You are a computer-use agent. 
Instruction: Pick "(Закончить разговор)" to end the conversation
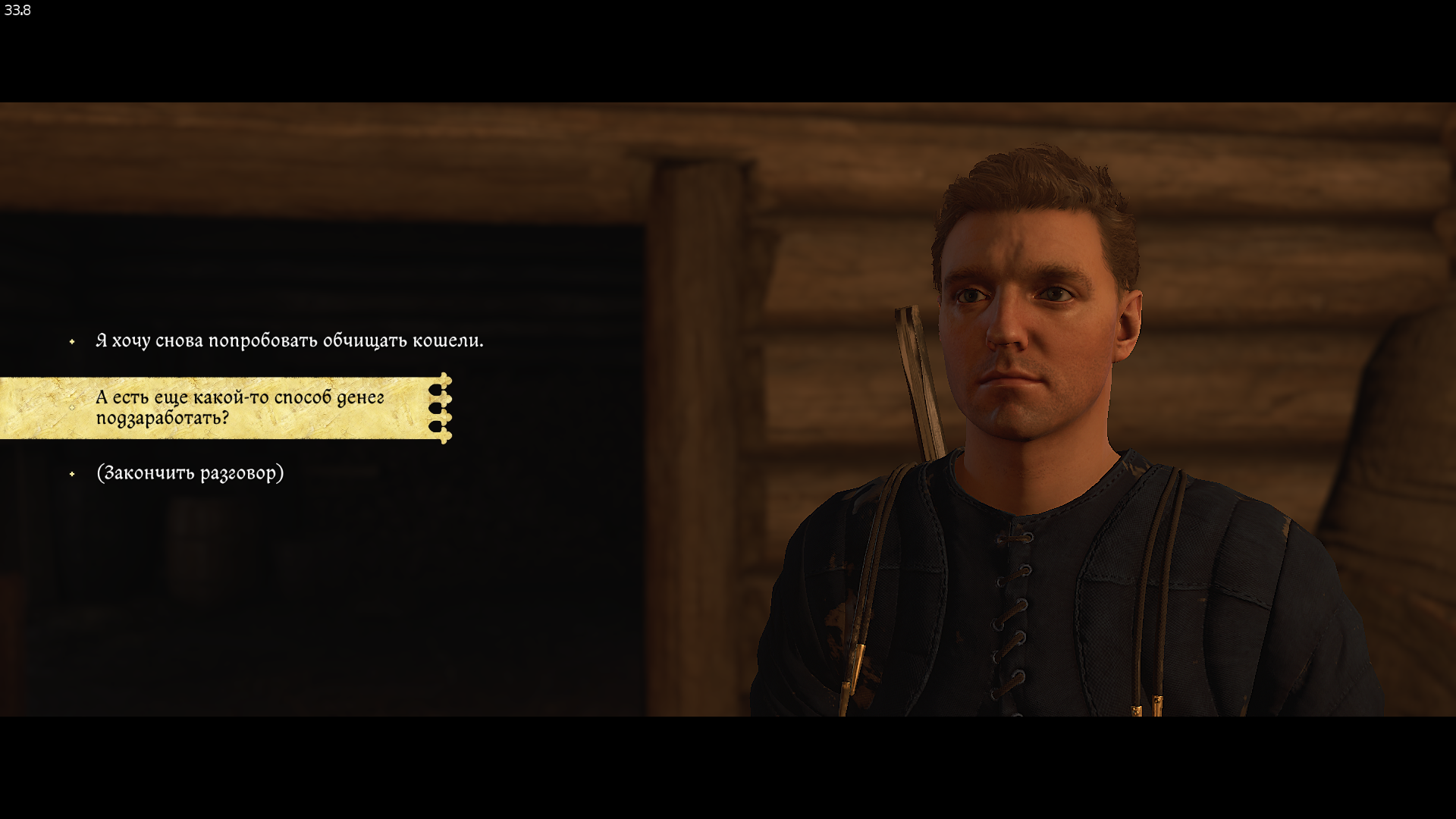[190, 473]
